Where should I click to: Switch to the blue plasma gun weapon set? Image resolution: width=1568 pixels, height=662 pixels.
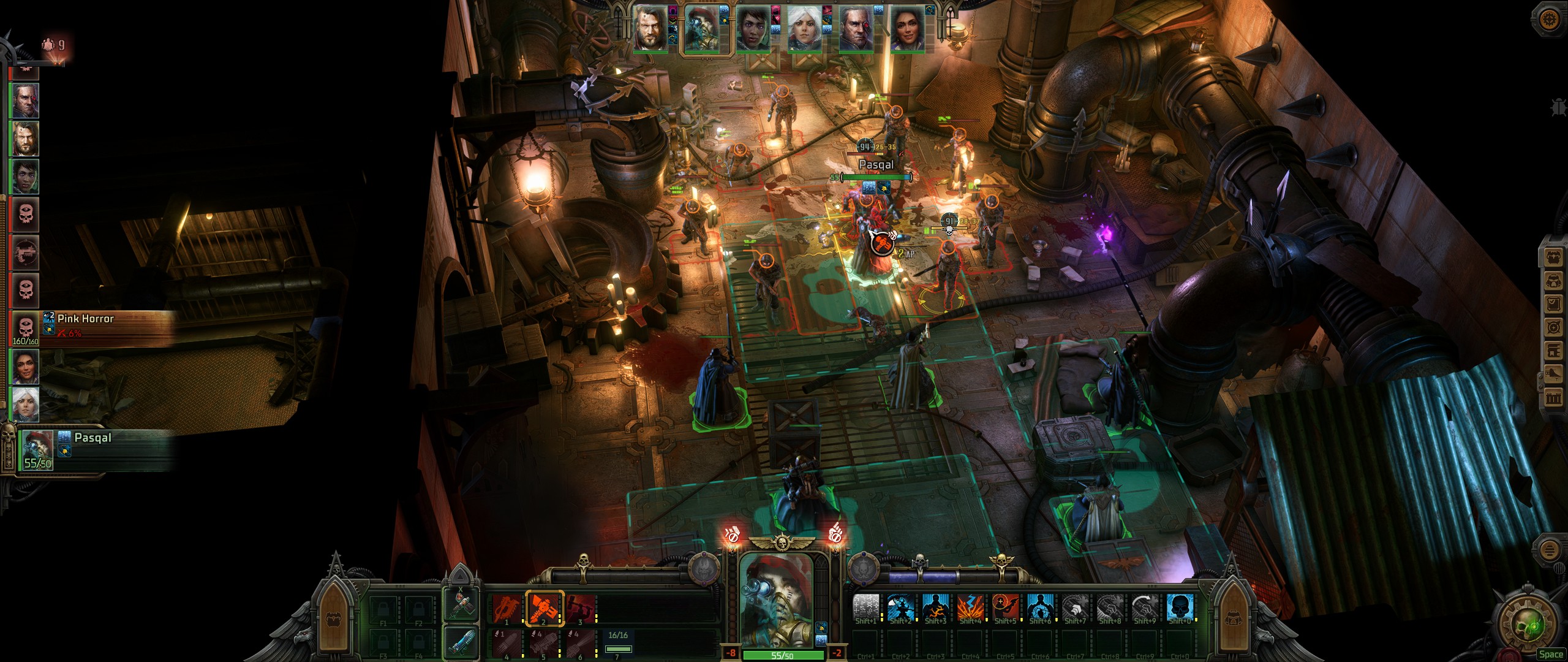tap(461, 641)
